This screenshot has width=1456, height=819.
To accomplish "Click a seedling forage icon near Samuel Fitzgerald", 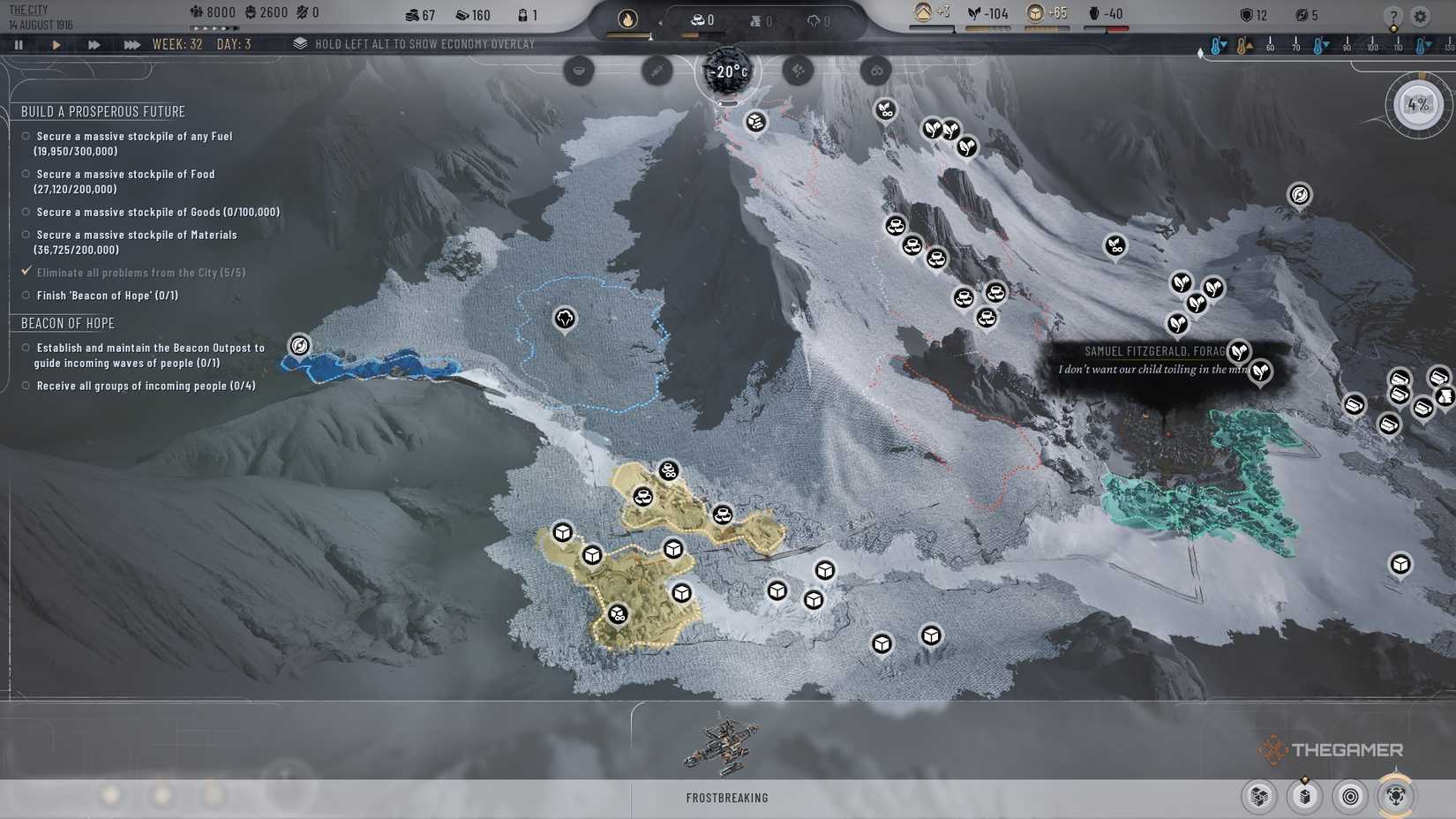I will click(1238, 352).
